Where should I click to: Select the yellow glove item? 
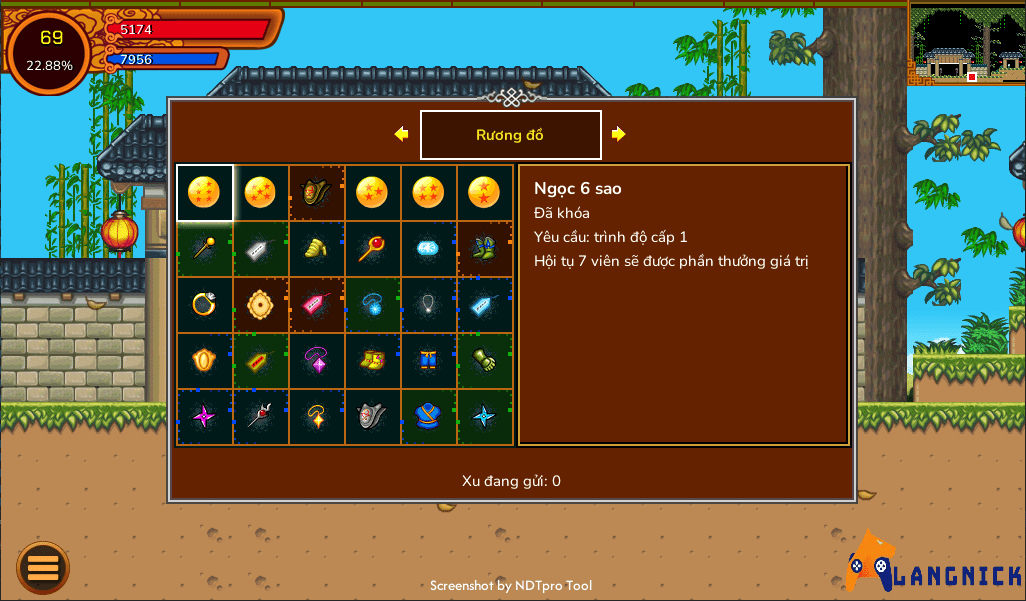pos(316,248)
